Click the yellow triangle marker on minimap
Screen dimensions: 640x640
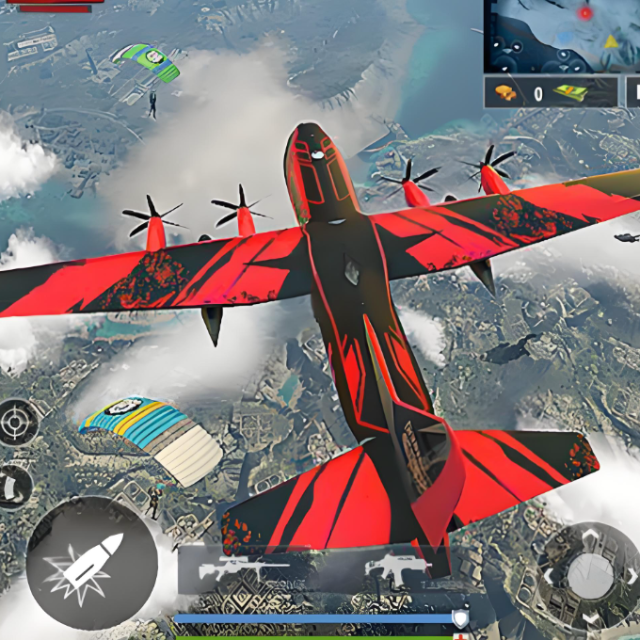(611, 42)
